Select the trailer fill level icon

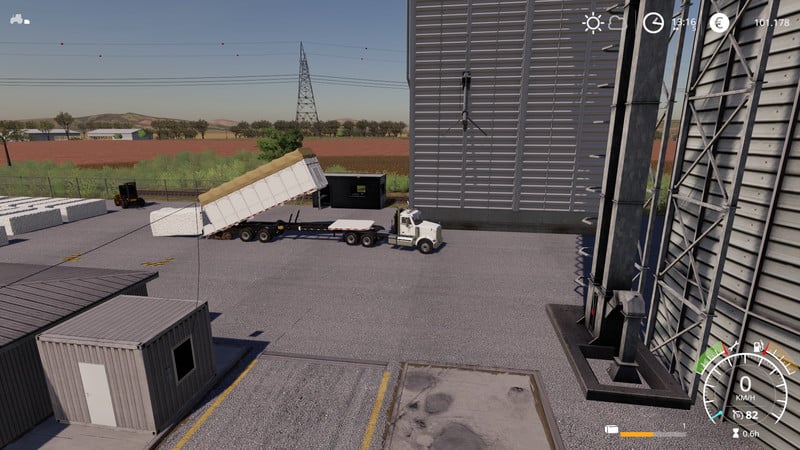pyautogui.click(x=611, y=430)
